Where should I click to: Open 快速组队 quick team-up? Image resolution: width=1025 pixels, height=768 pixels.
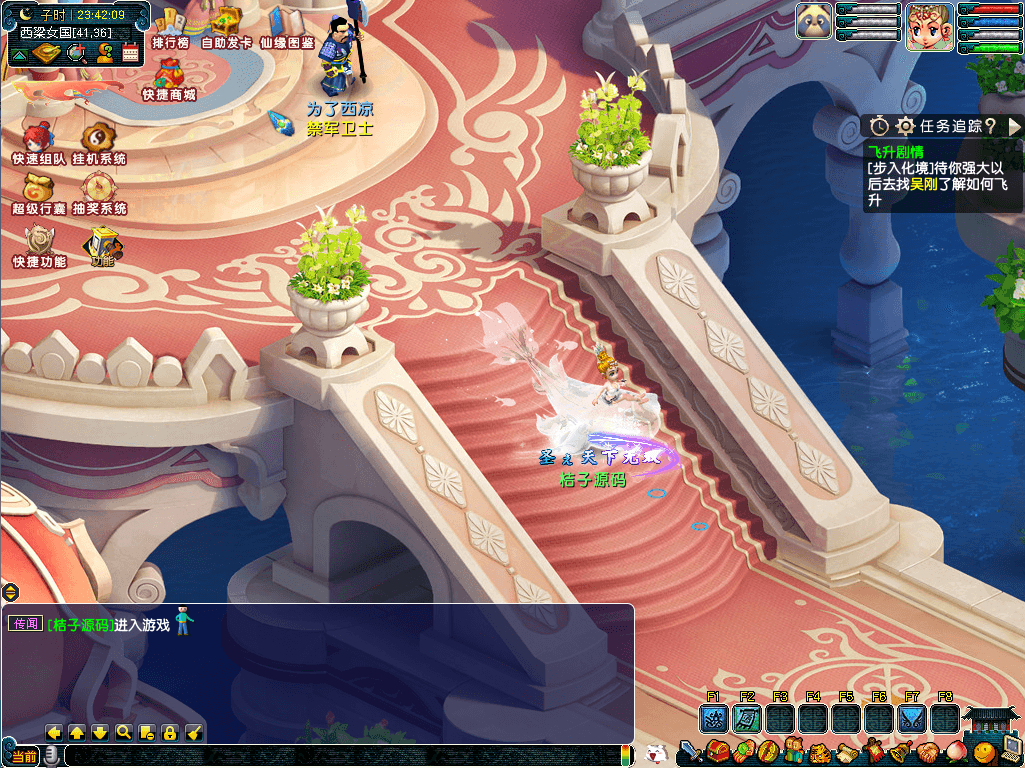39,142
